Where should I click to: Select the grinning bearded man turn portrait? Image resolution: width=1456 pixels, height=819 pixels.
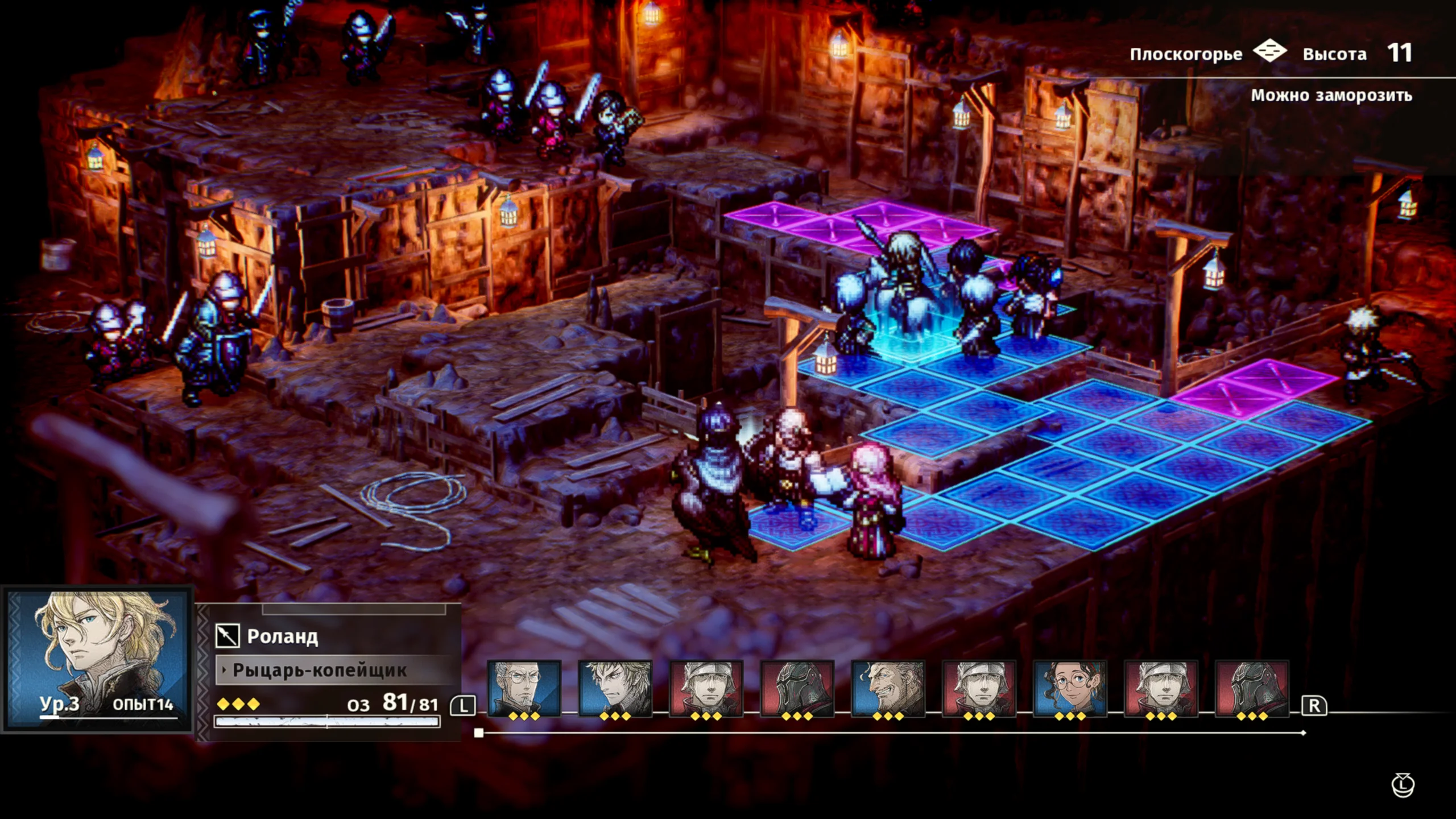[888, 688]
